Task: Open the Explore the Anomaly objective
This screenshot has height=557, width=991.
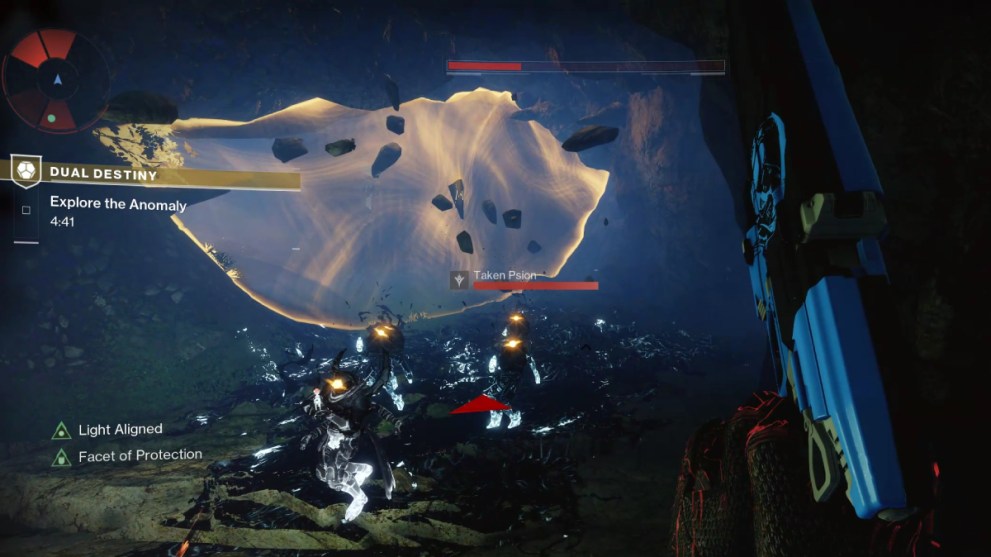Action: coord(118,203)
